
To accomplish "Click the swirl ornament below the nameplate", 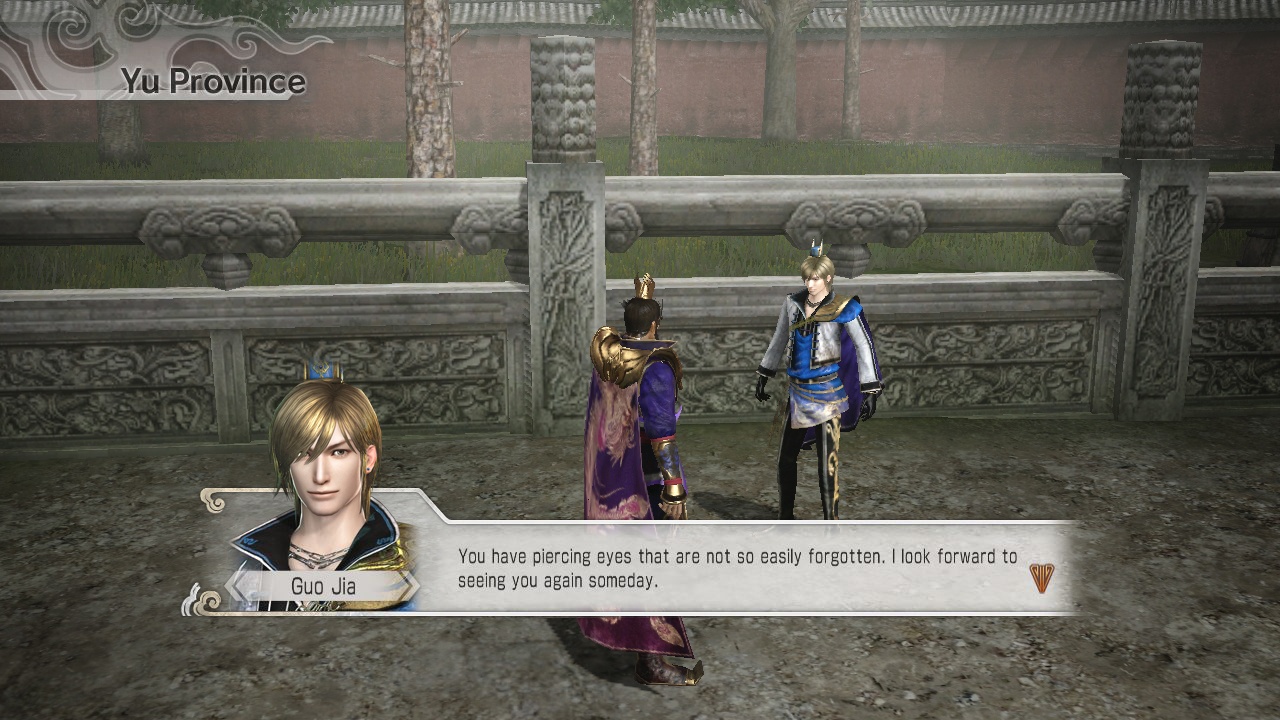I will point(210,601).
